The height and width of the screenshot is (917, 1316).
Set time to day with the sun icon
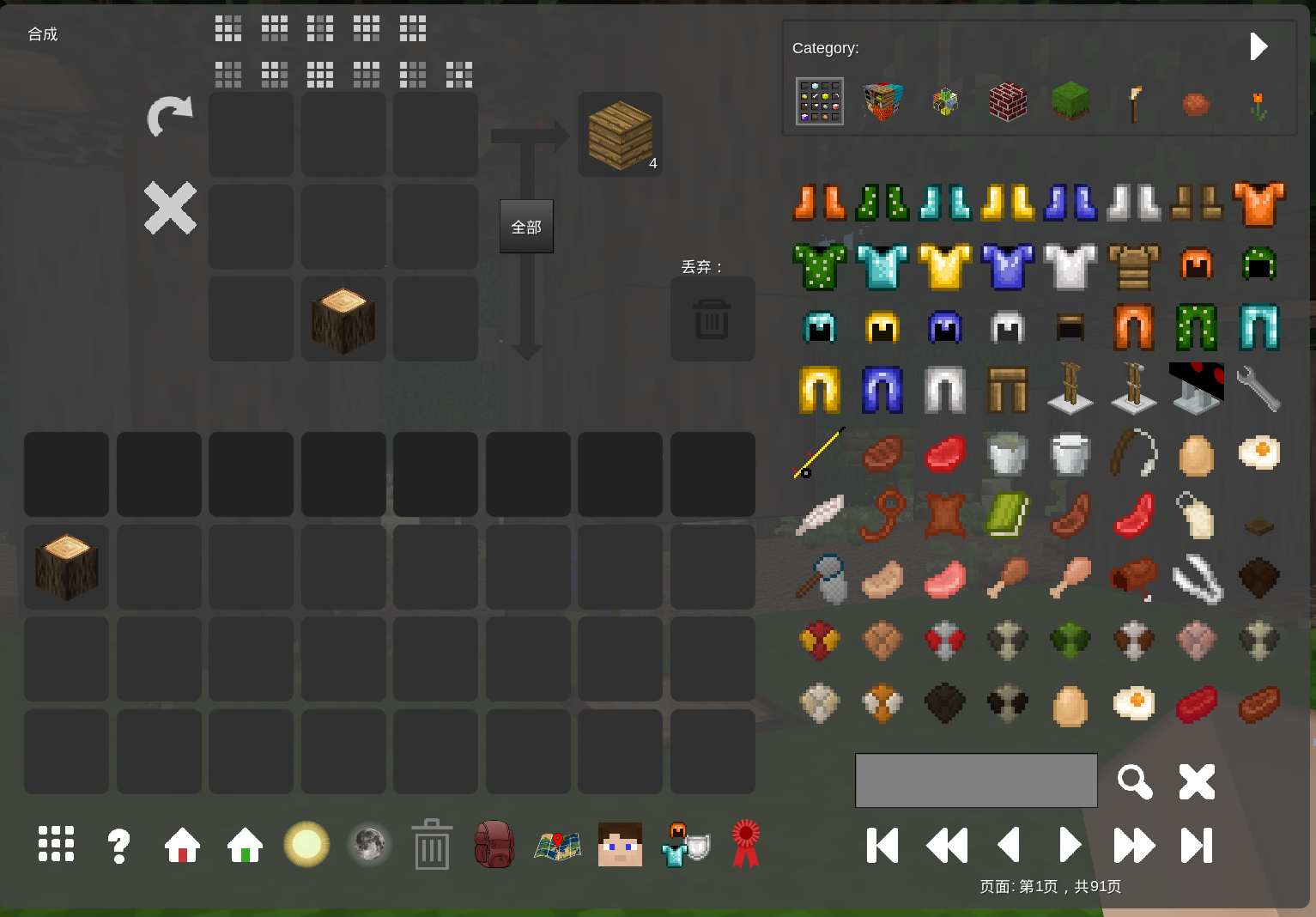coord(306,845)
